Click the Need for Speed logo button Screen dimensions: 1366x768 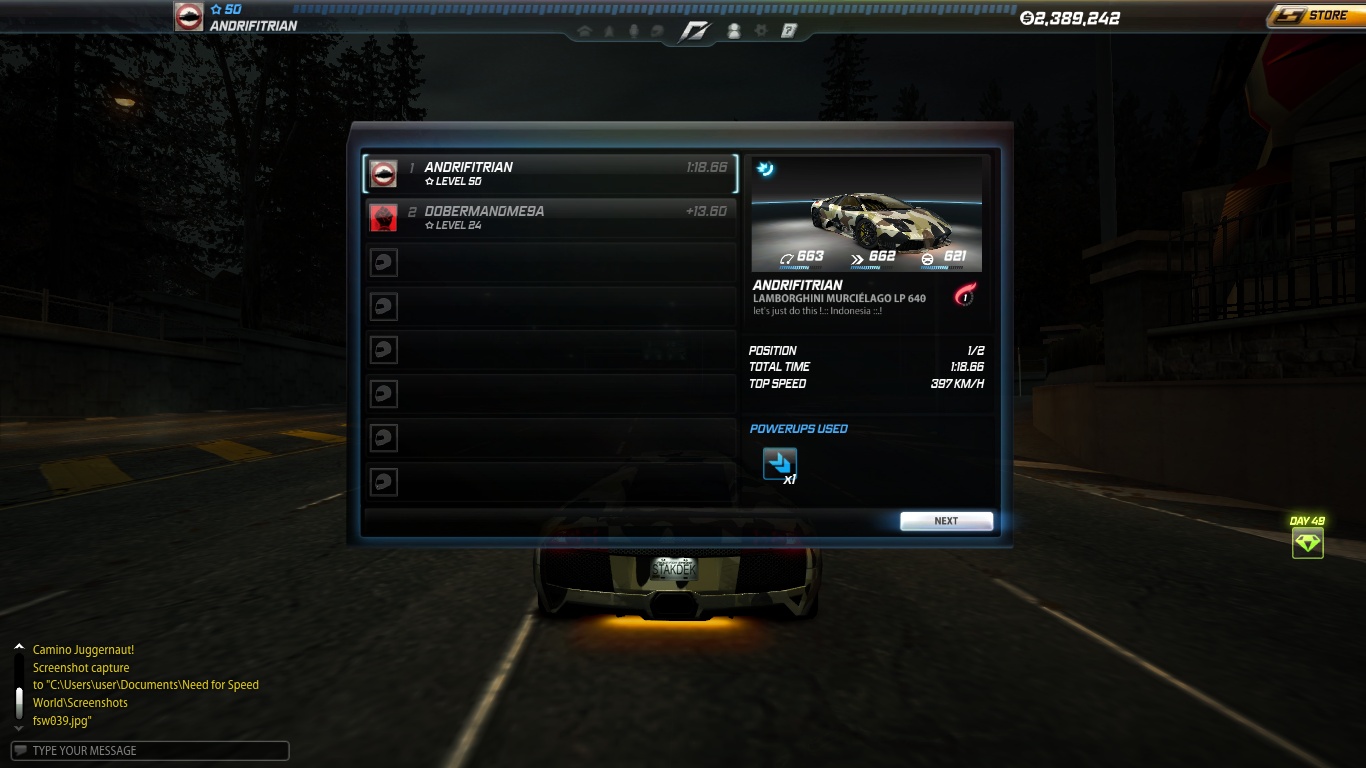[x=694, y=31]
